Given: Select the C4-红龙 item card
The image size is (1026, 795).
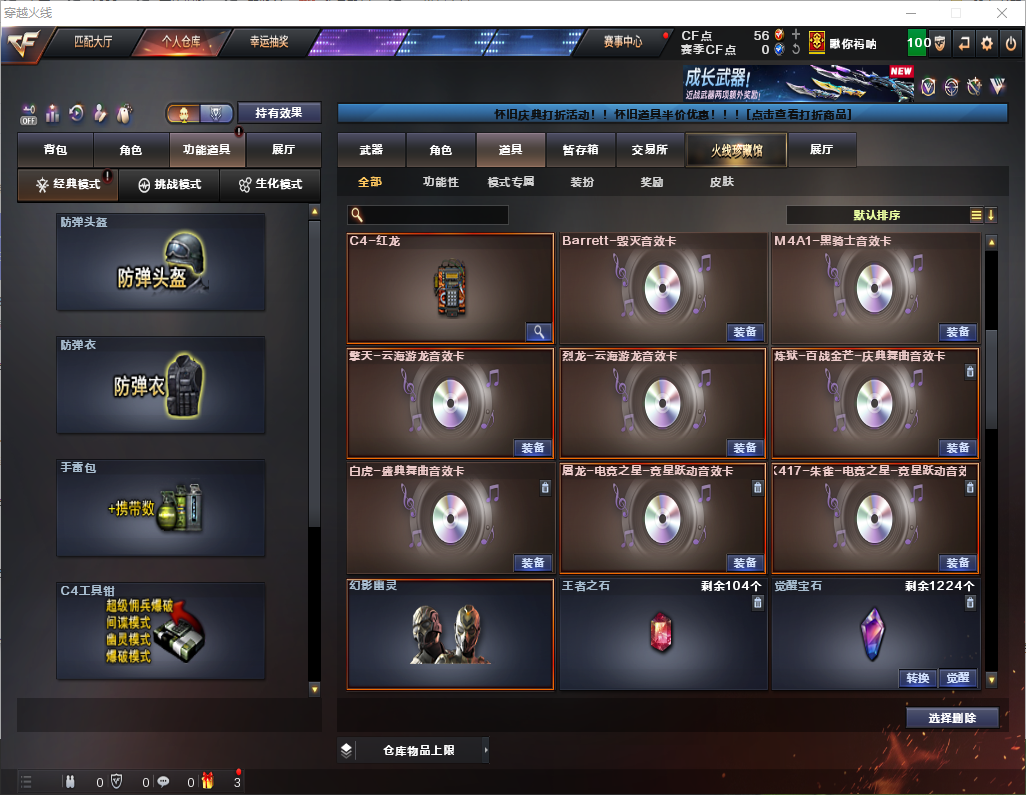Looking at the screenshot, I should [x=450, y=288].
